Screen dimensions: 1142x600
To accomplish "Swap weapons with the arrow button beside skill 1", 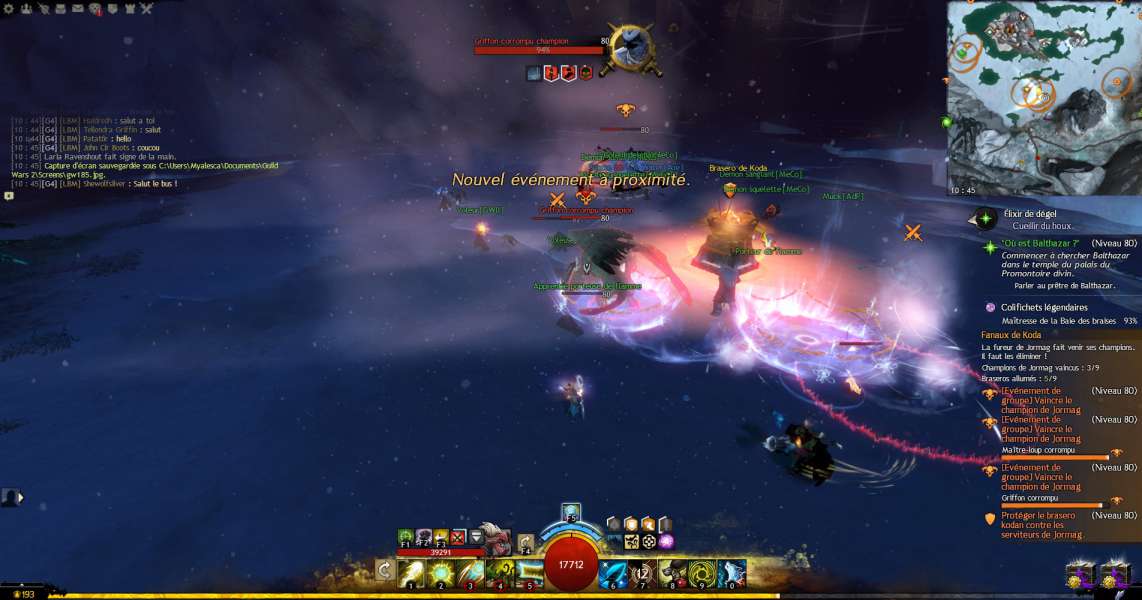I will pos(384,571).
